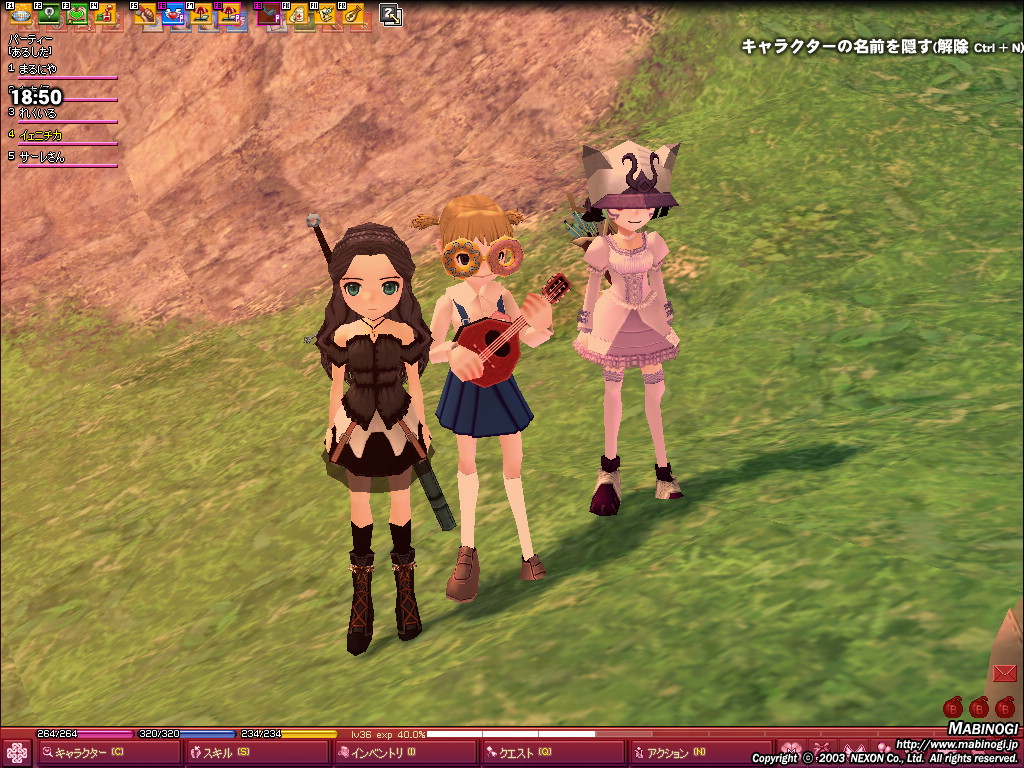Select the F9 dark maroon hotkey slot
The height and width of the screenshot is (768, 1024).
tap(268, 15)
